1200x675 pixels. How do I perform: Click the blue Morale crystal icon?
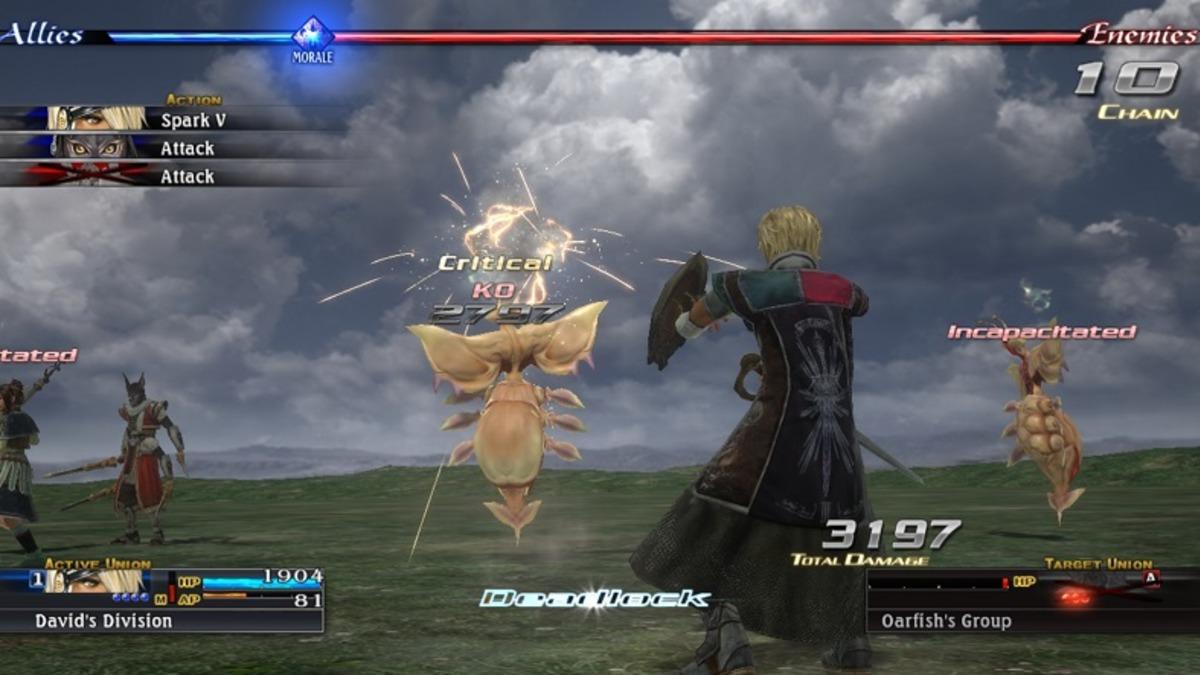pyautogui.click(x=312, y=35)
